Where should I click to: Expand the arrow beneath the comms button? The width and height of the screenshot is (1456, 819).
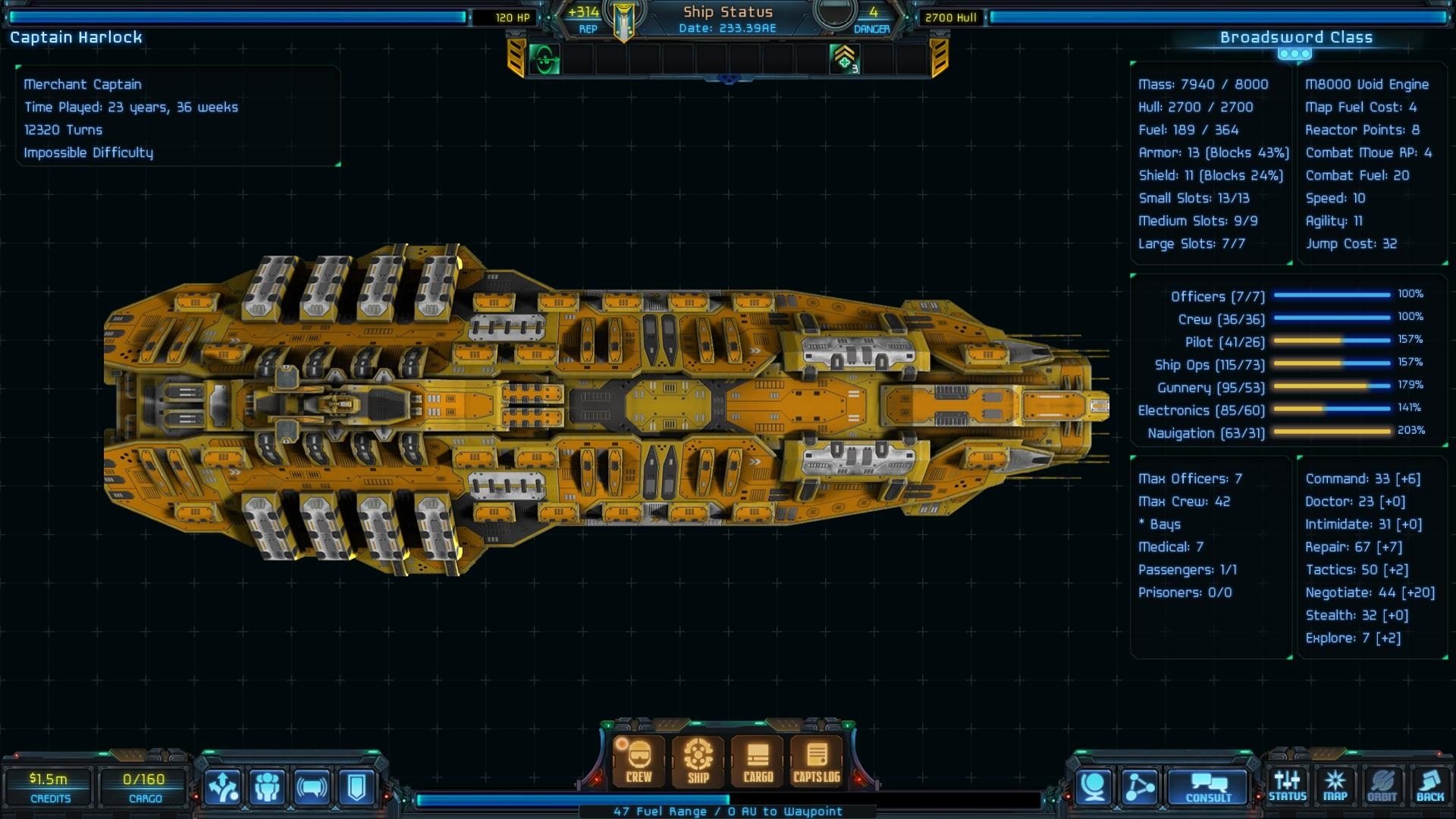click(334, 810)
